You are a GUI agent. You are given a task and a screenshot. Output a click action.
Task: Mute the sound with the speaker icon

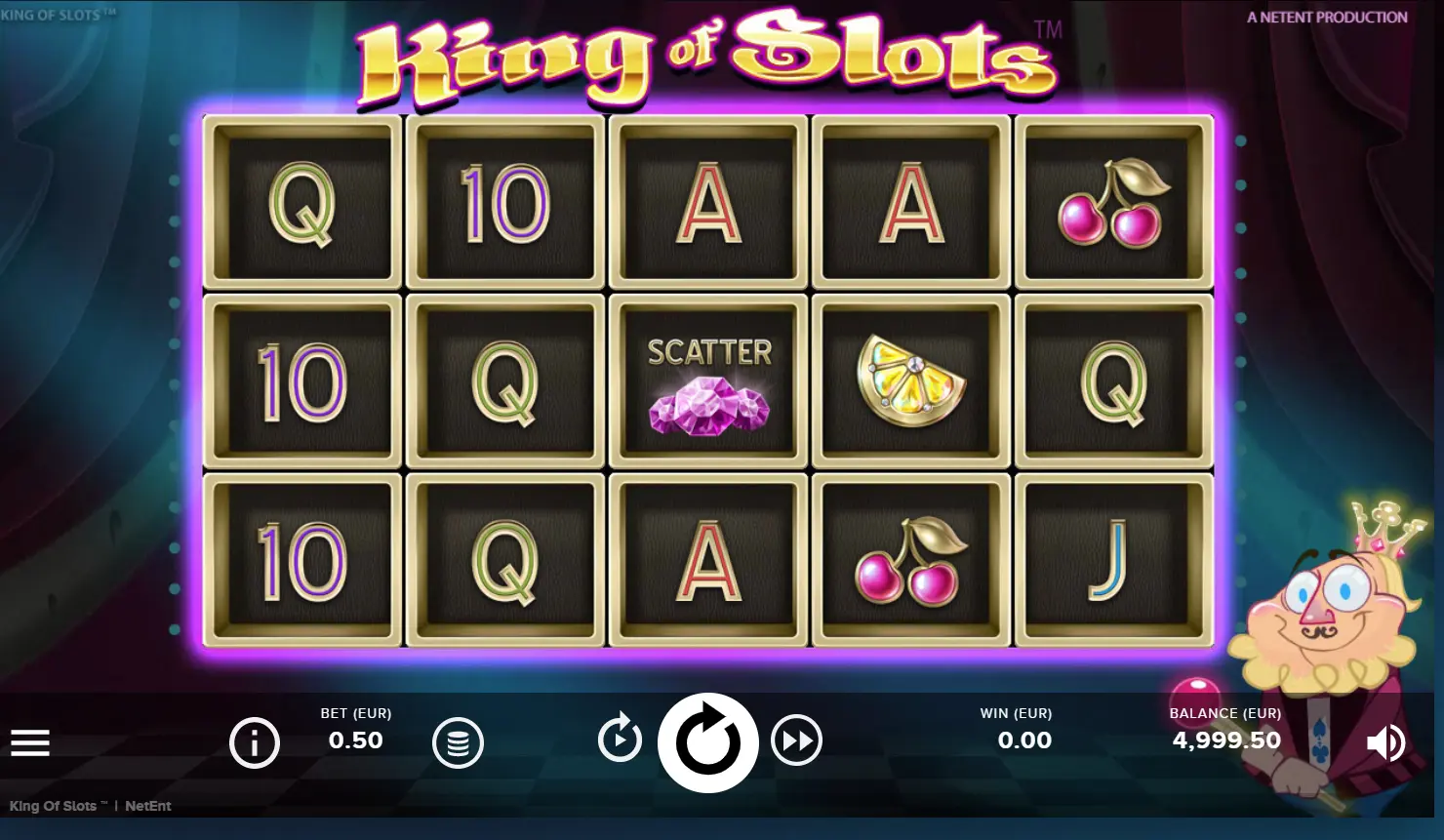click(x=1384, y=742)
